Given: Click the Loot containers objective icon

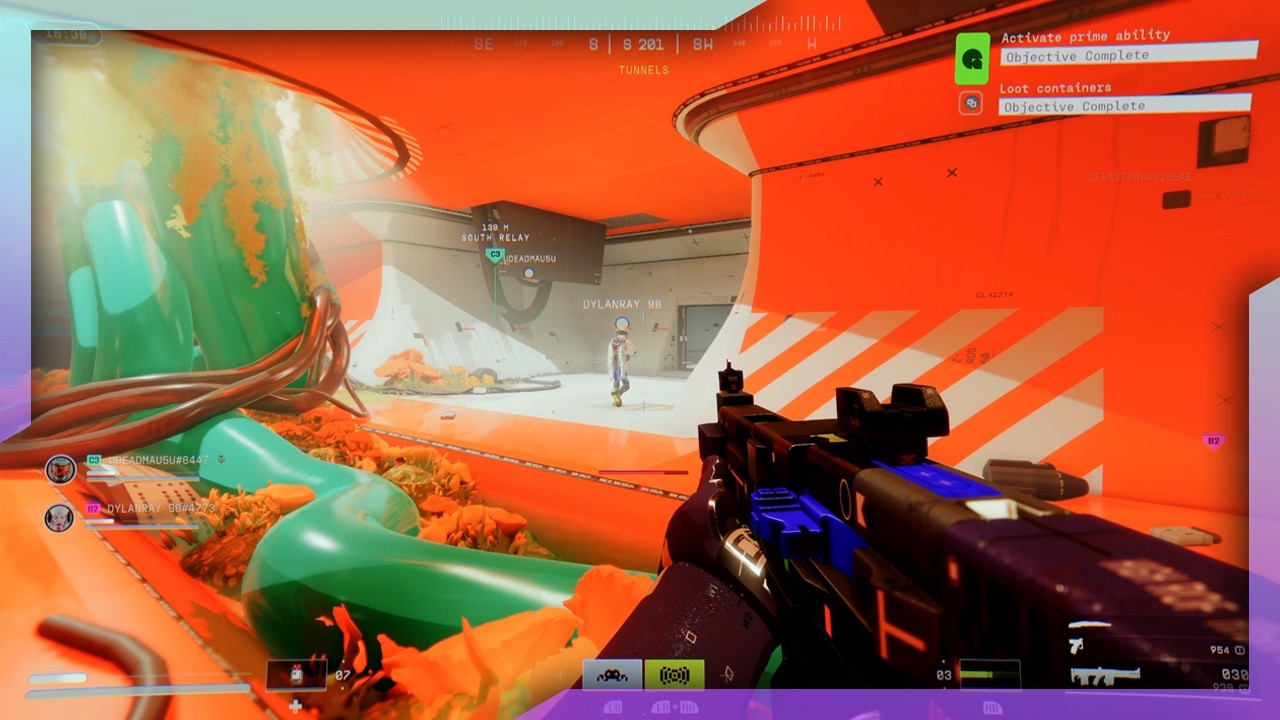Looking at the screenshot, I should [x=970, y=103].
